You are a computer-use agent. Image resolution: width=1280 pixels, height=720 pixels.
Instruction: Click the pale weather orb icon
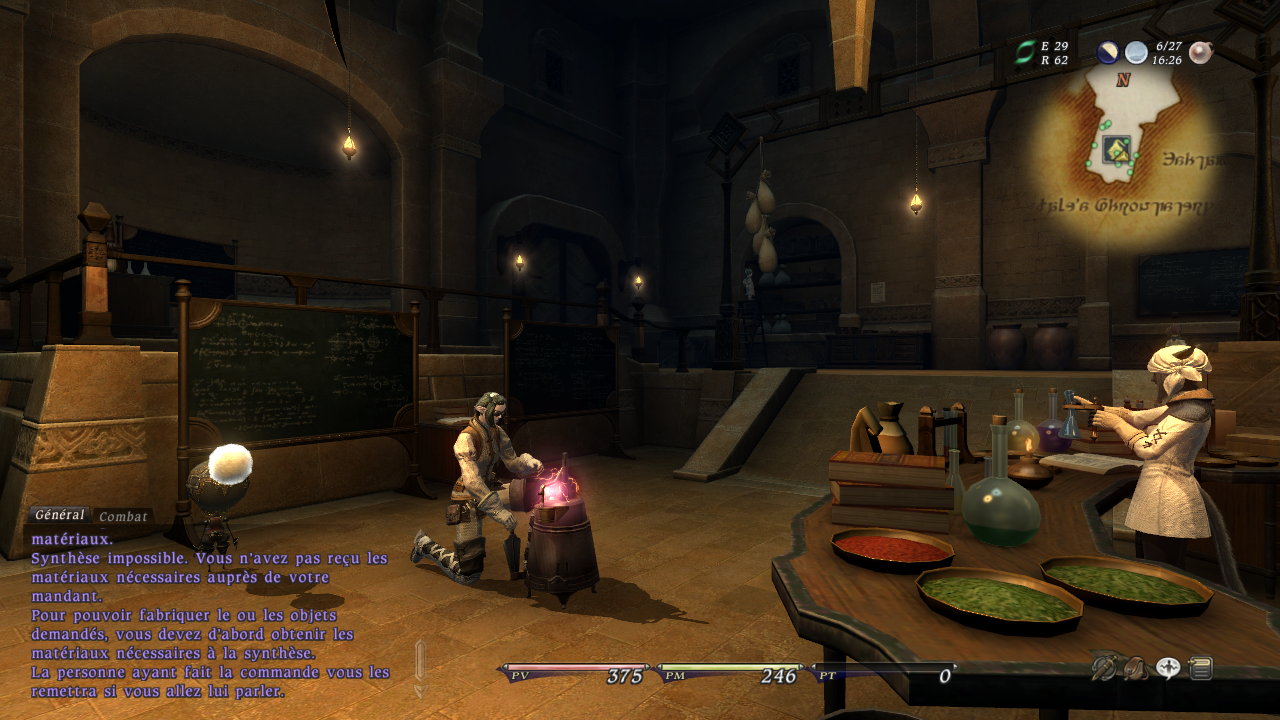coord(1136,53)
